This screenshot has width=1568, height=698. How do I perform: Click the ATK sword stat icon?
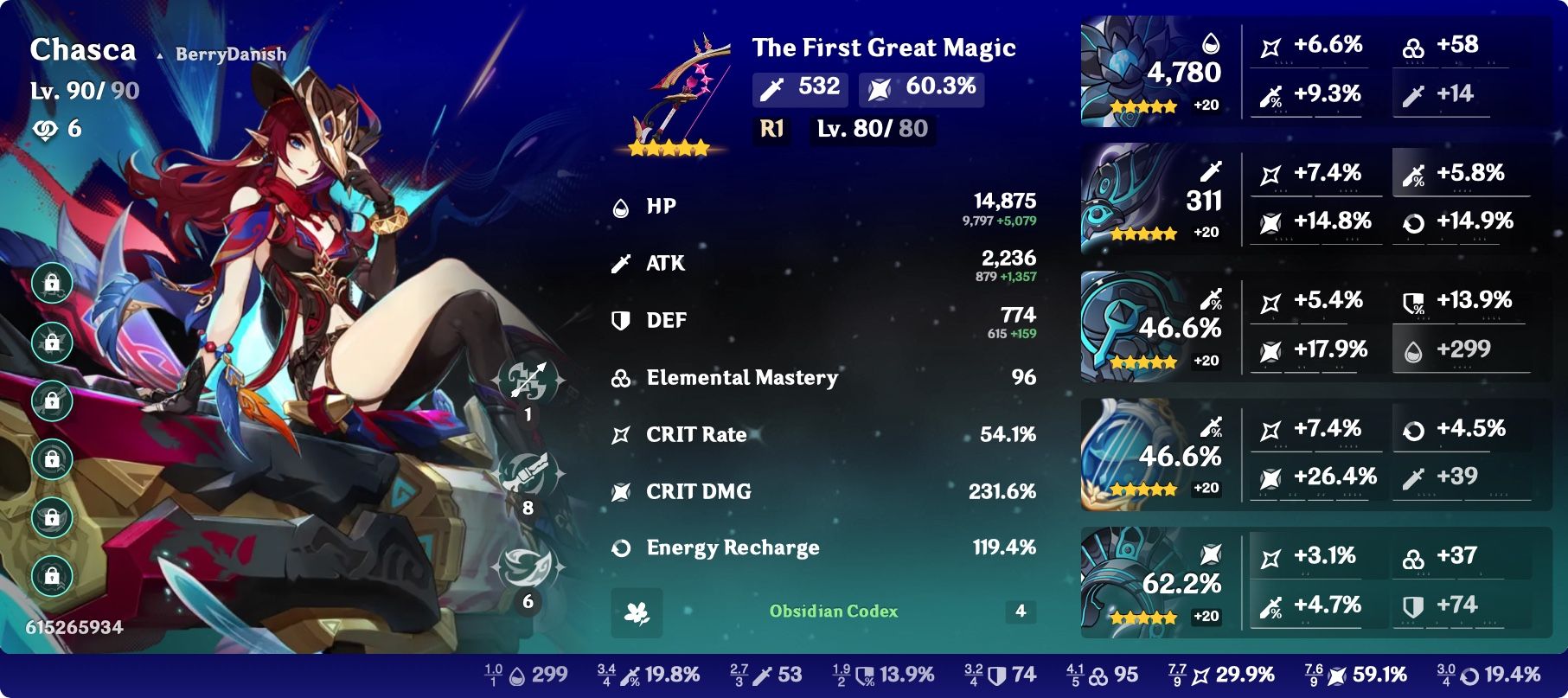(x=618, y=263)
